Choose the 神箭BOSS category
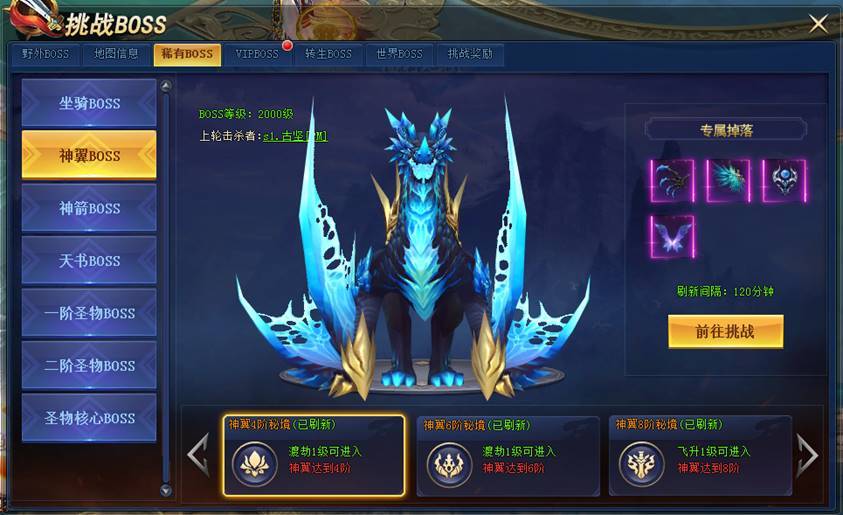 point(89,208)
